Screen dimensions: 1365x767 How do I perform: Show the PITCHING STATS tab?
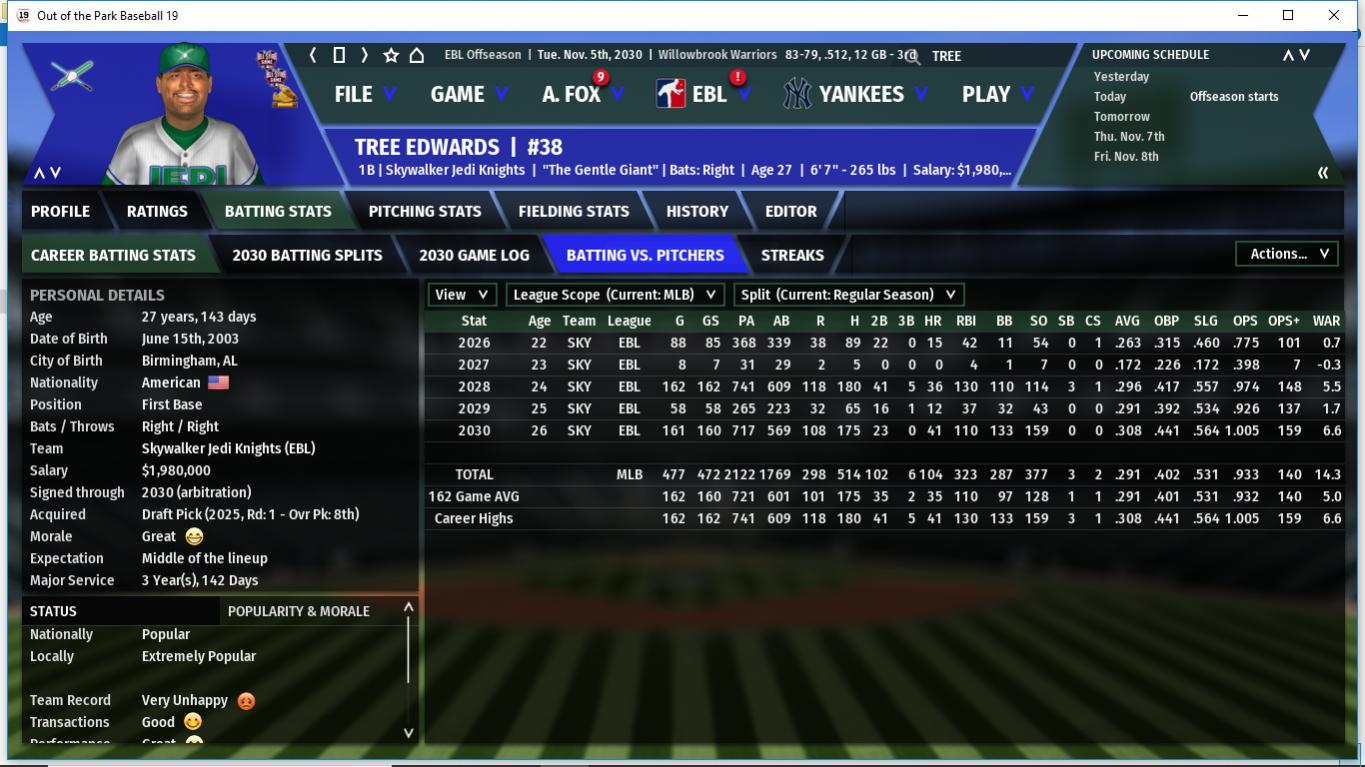tap(424, 211)
